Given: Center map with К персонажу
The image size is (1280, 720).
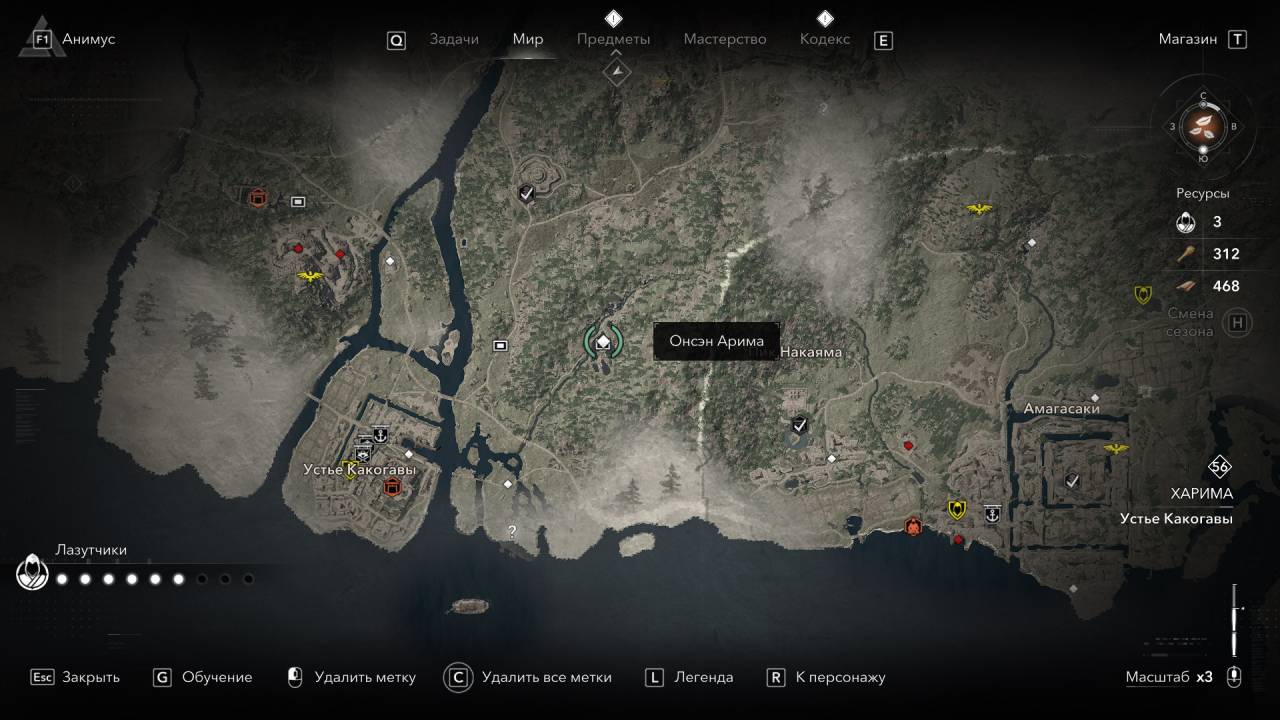Looking at the screenshot, I should point(840,677).
